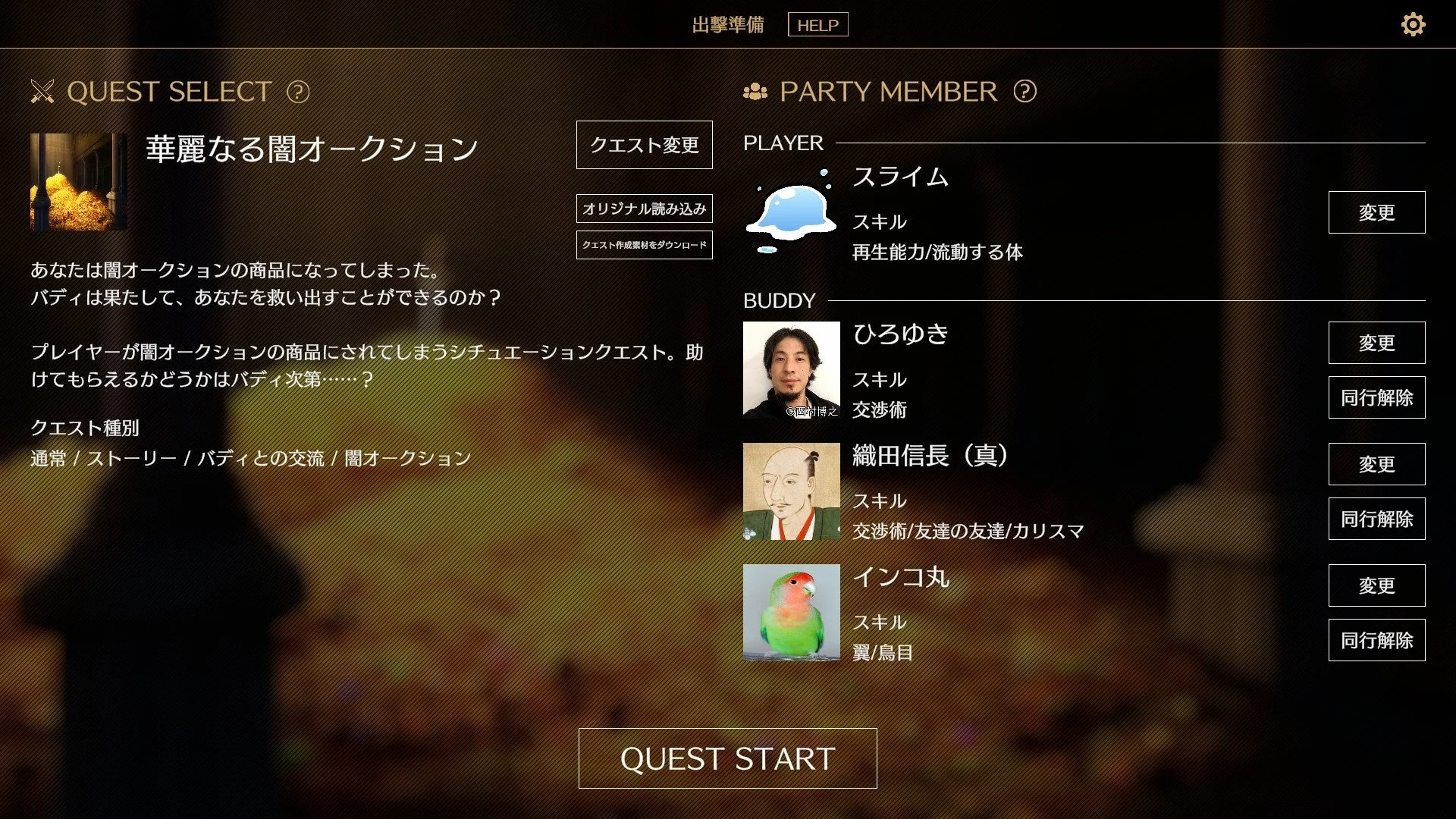This screenshot has width=1456, height=819.
Task: Open the settings gear icon
Action: [x=1412, y=25]
